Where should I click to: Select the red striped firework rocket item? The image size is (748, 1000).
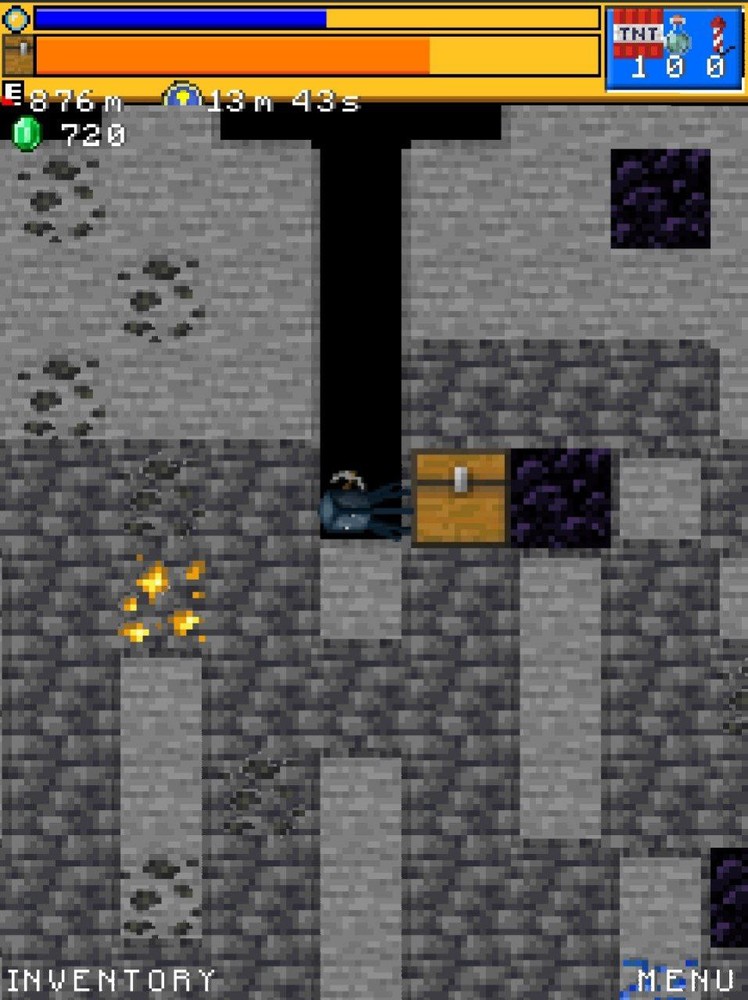click(x=716, y=36)
